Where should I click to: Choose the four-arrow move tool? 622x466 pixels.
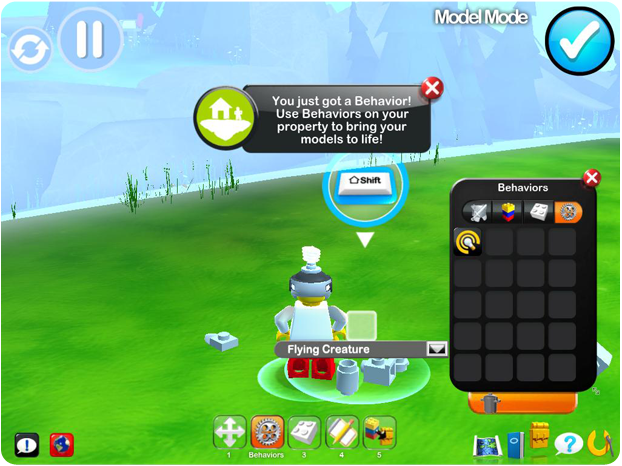pyautogui.click(x=230, y=432)
